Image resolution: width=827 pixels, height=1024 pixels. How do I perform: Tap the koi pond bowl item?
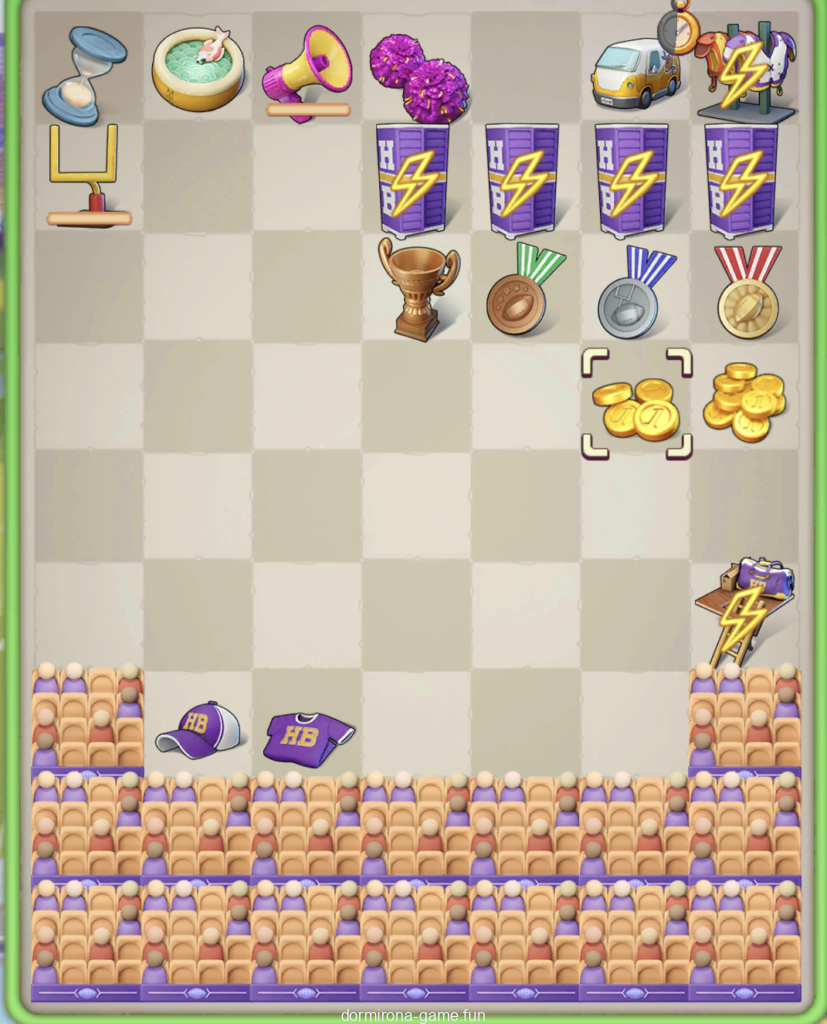pos(197,68)
